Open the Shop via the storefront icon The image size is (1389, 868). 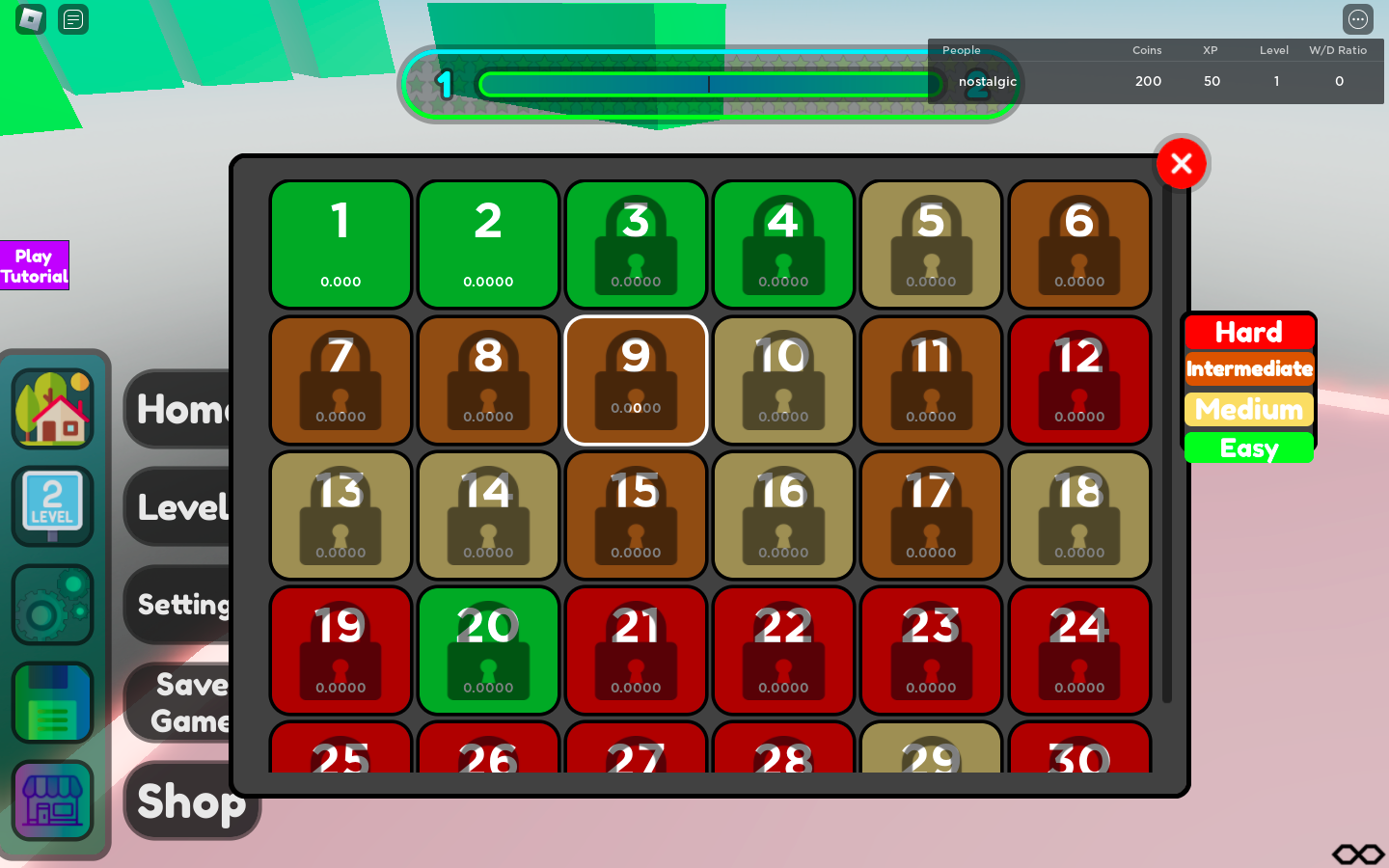(x=52, y=800)
